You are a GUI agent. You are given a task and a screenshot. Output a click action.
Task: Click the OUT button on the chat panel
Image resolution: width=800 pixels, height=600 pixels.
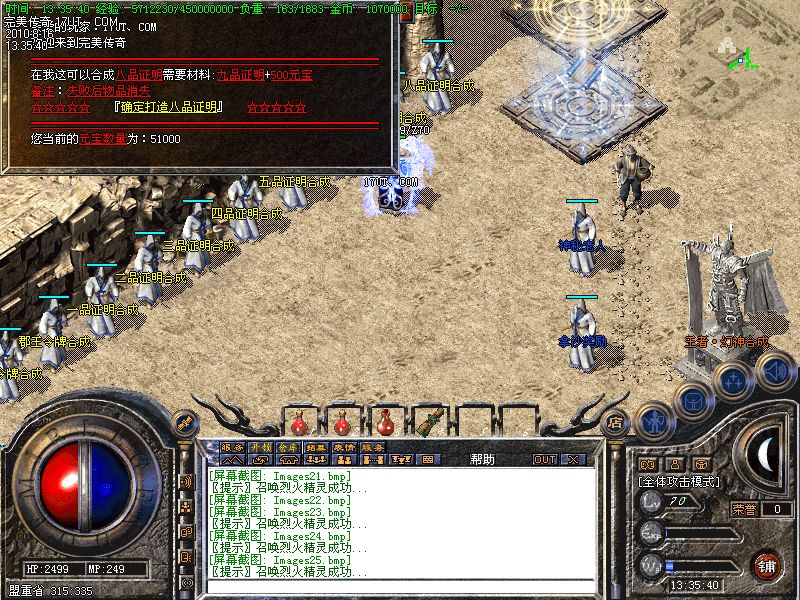pos(544,459)
